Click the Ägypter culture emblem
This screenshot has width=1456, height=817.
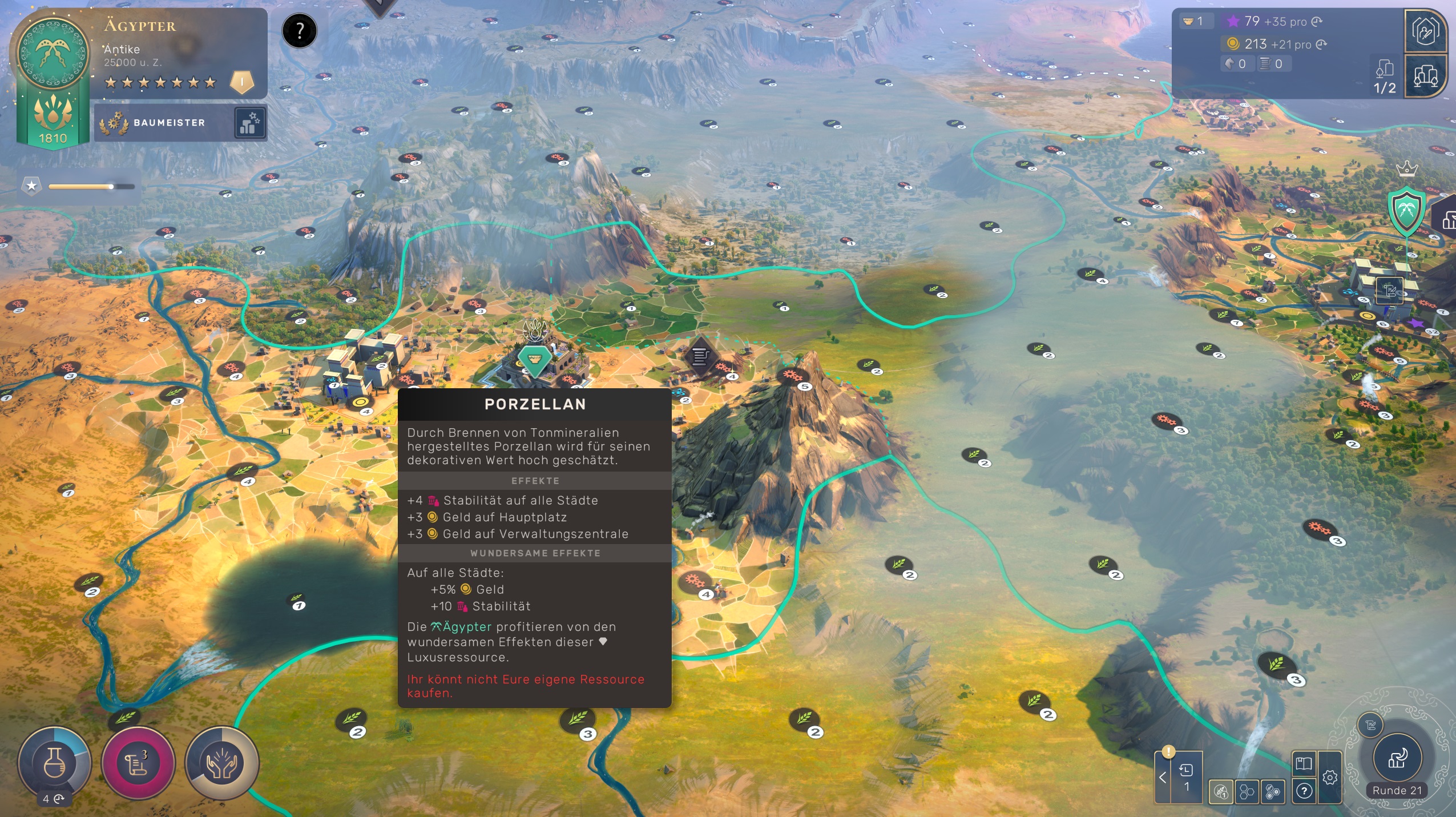click(53, 53)
